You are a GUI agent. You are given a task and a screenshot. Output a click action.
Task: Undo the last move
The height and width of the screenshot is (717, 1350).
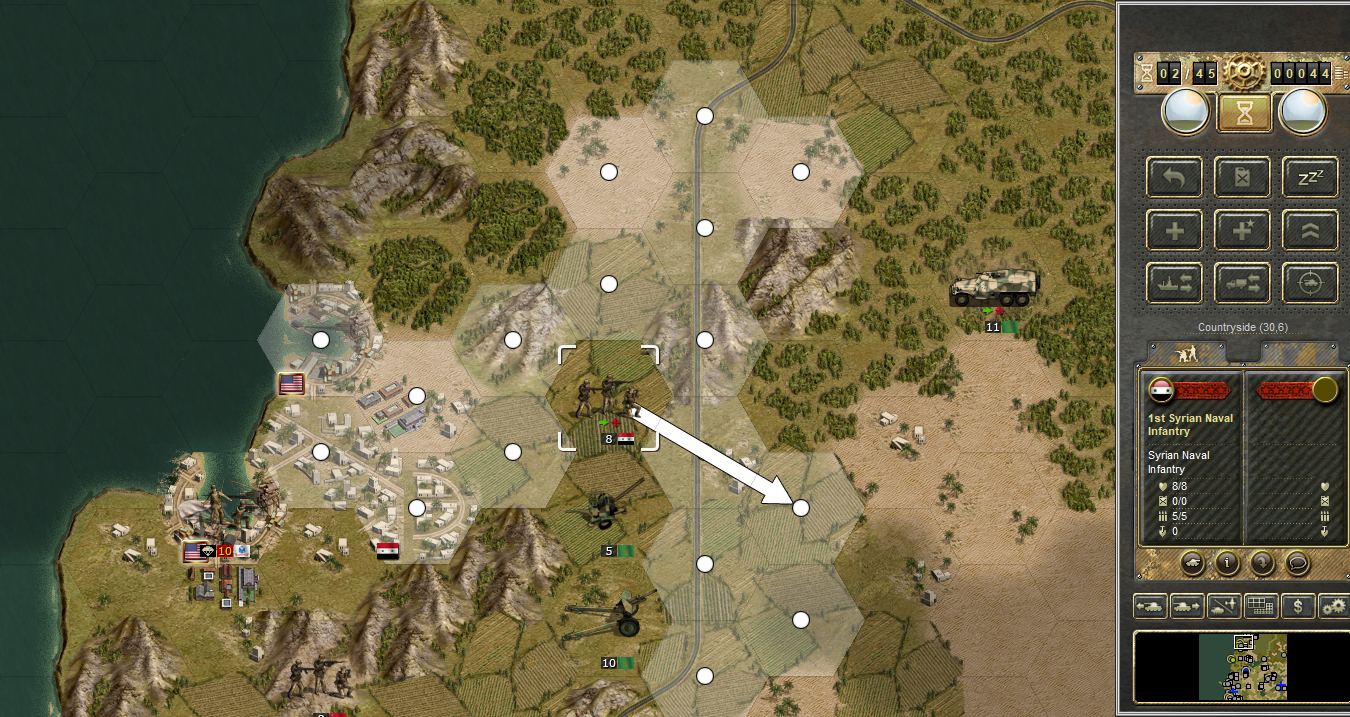[1175, 177]
